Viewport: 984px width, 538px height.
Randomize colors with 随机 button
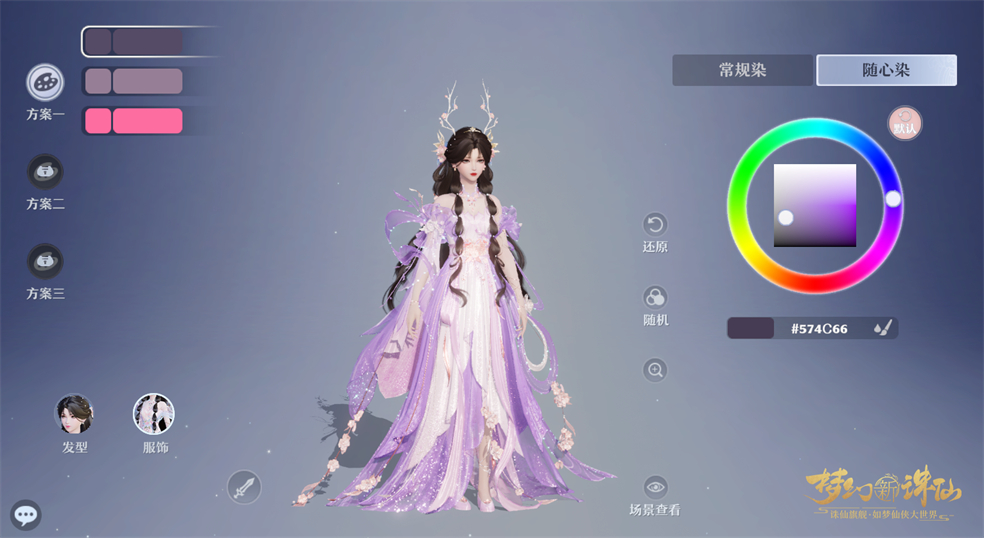pyautogui.click(x=655, y=298)
